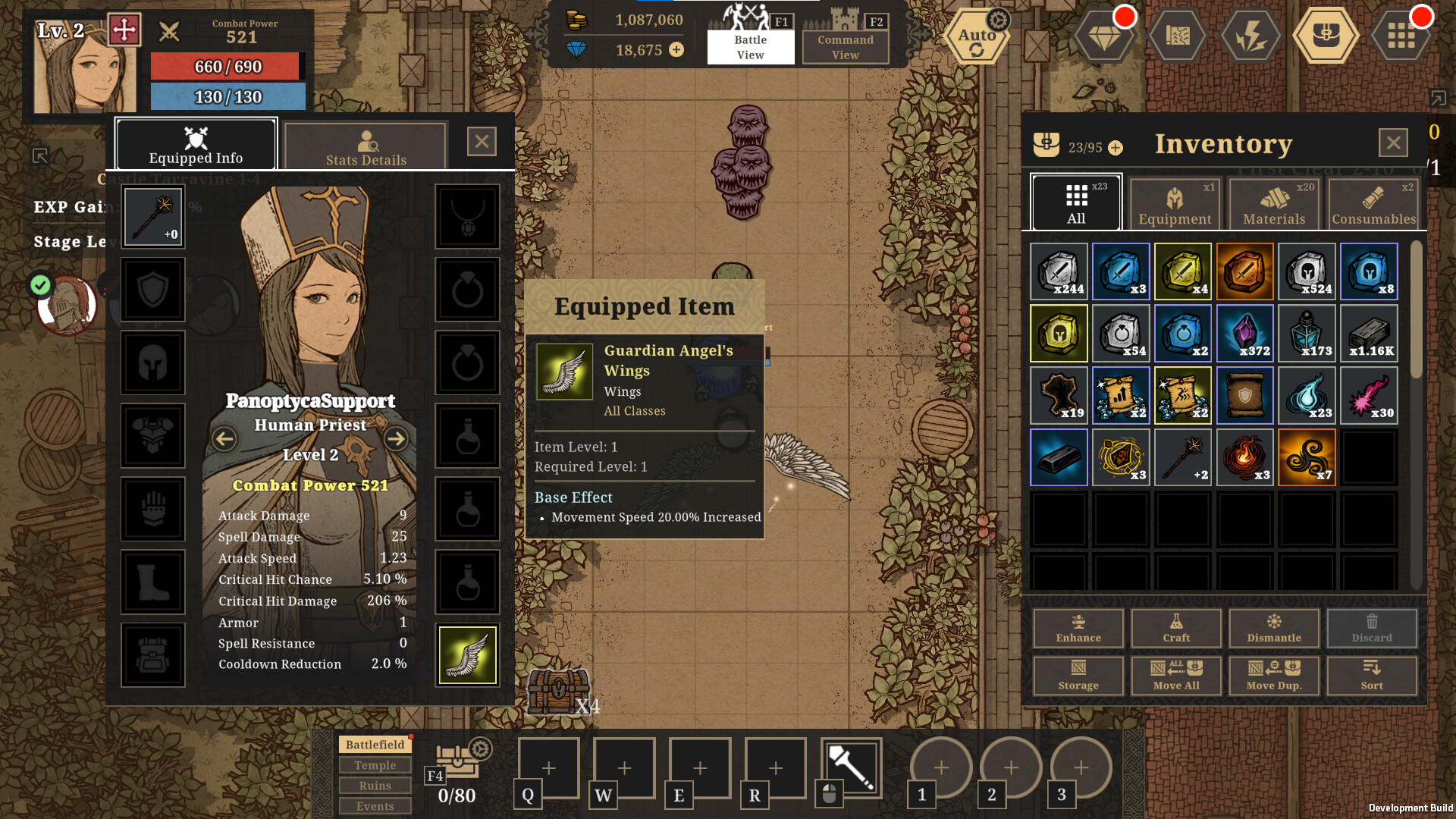Switch to Command View

click(x=846, y=46)
